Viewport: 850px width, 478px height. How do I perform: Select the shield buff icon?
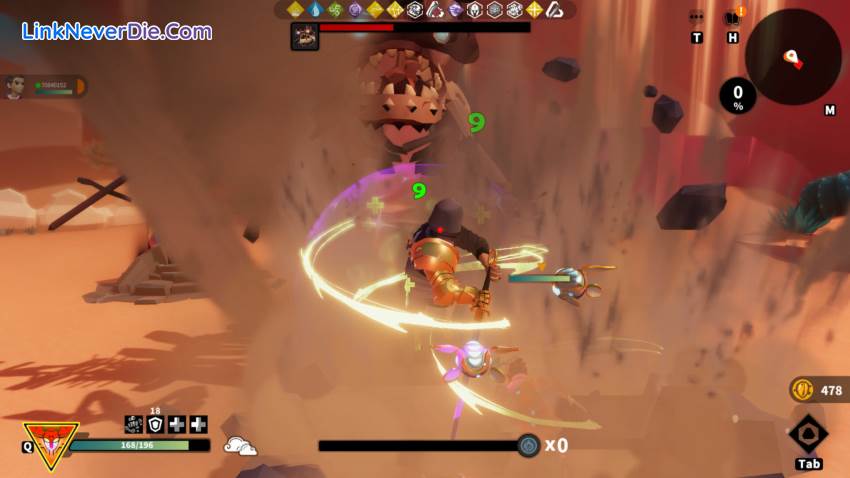pyautogui.click(x=155, y=424)
